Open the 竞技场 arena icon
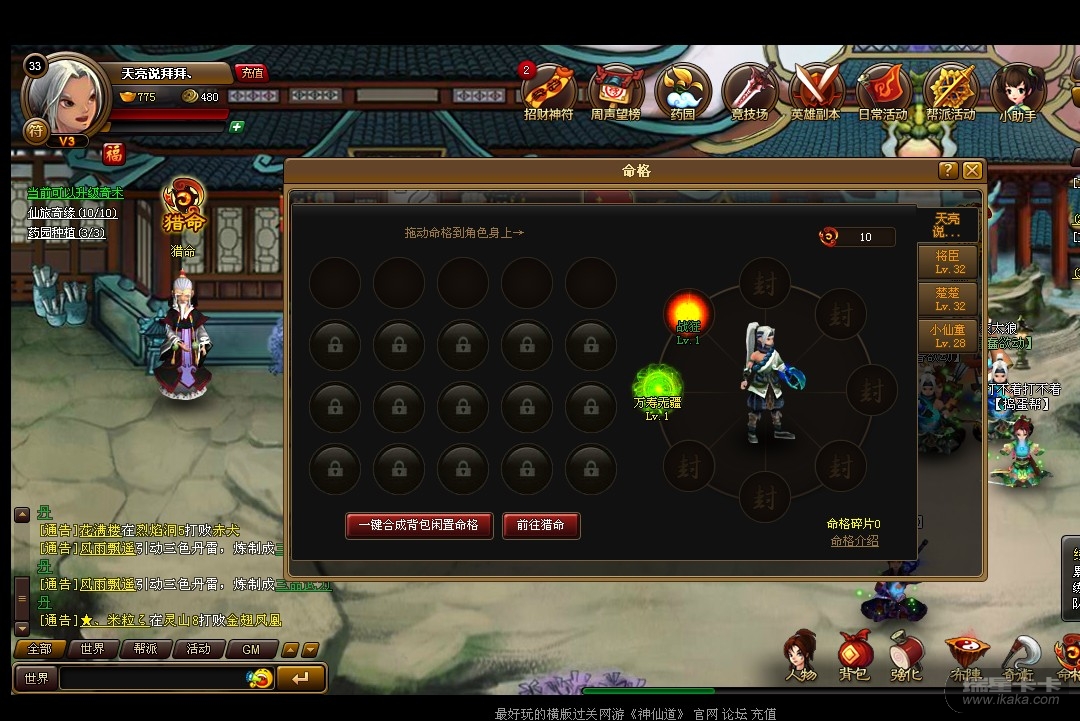This screenshot has height=721, width=1080. [750, 92]
